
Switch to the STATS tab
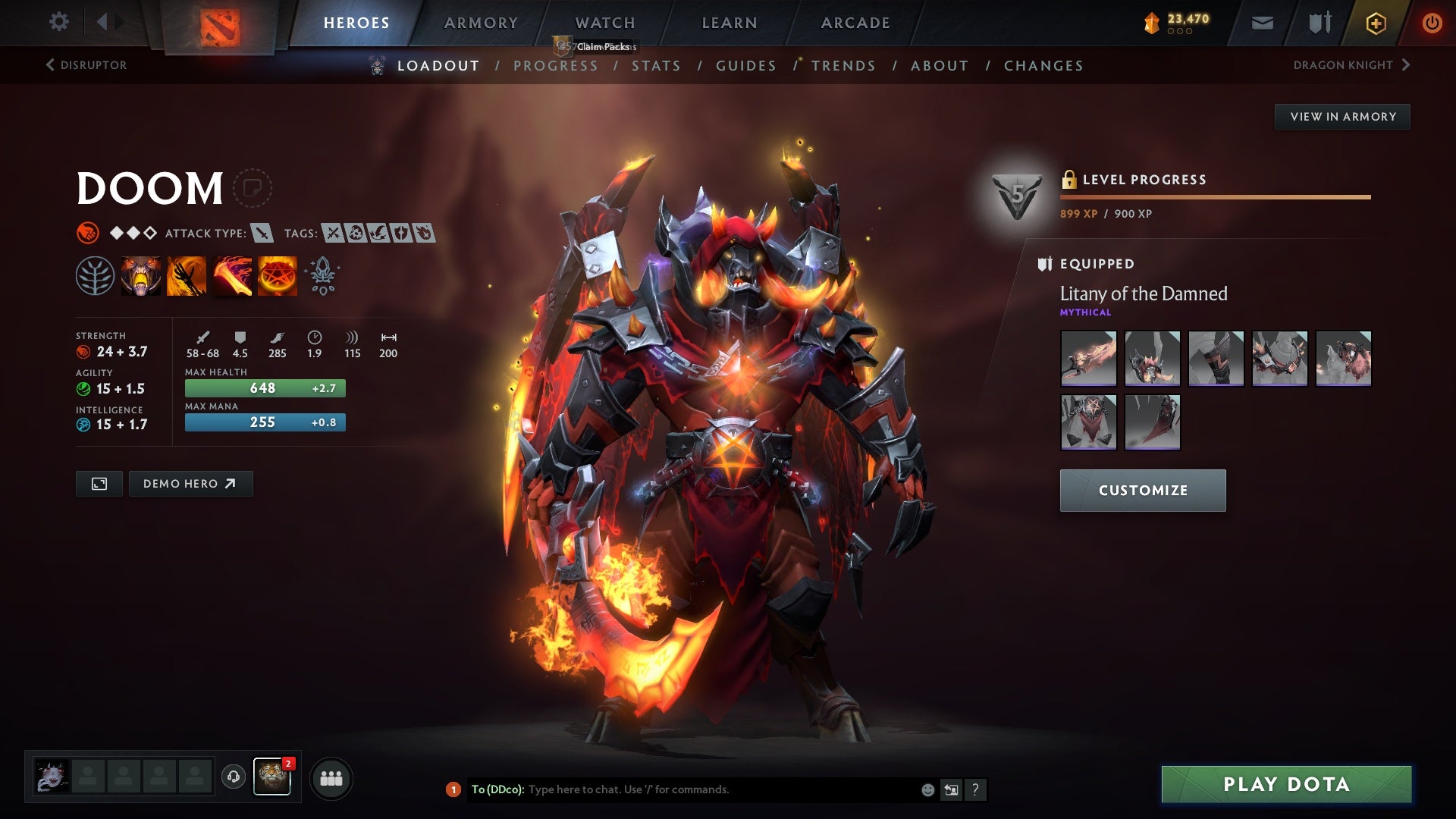[657, 66]
